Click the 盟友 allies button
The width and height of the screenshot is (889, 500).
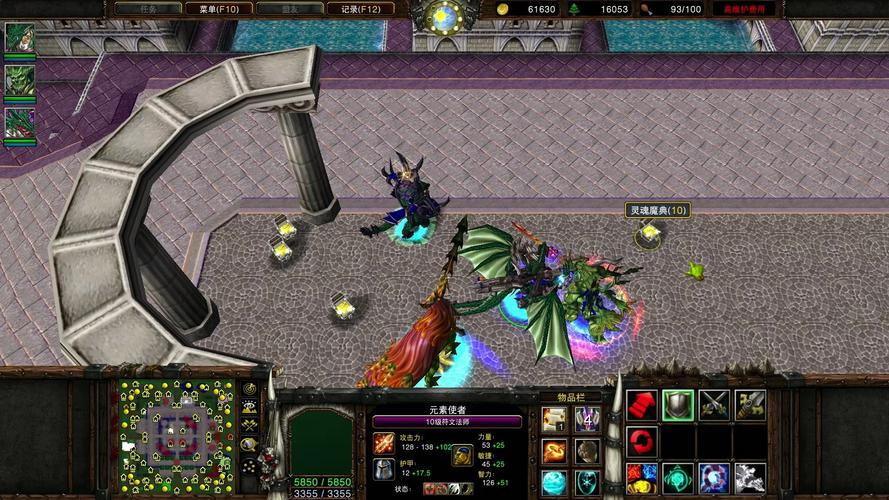click(x=289, y=9)
